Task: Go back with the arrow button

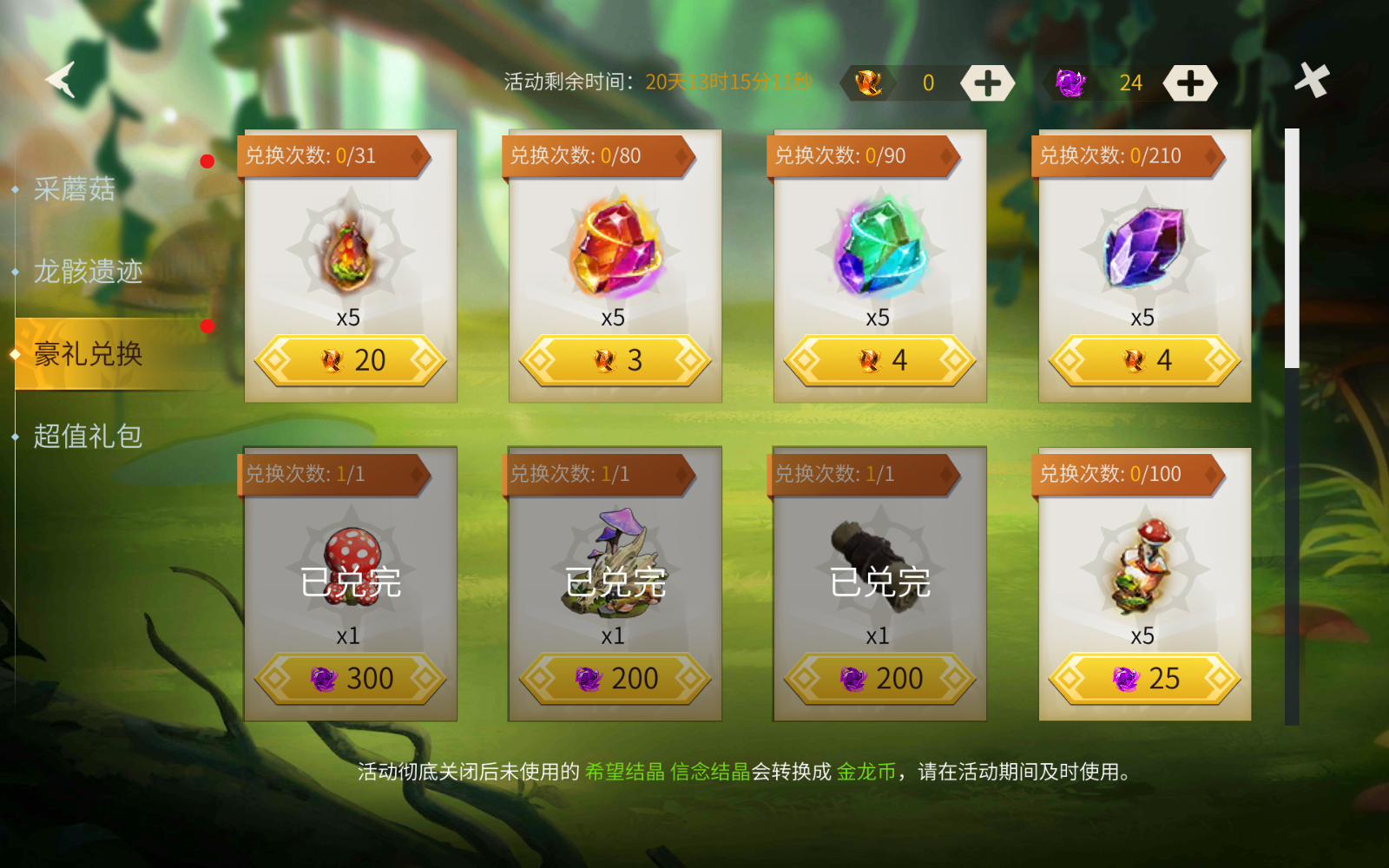Action: pyautogui.click(x=63, y=80)
